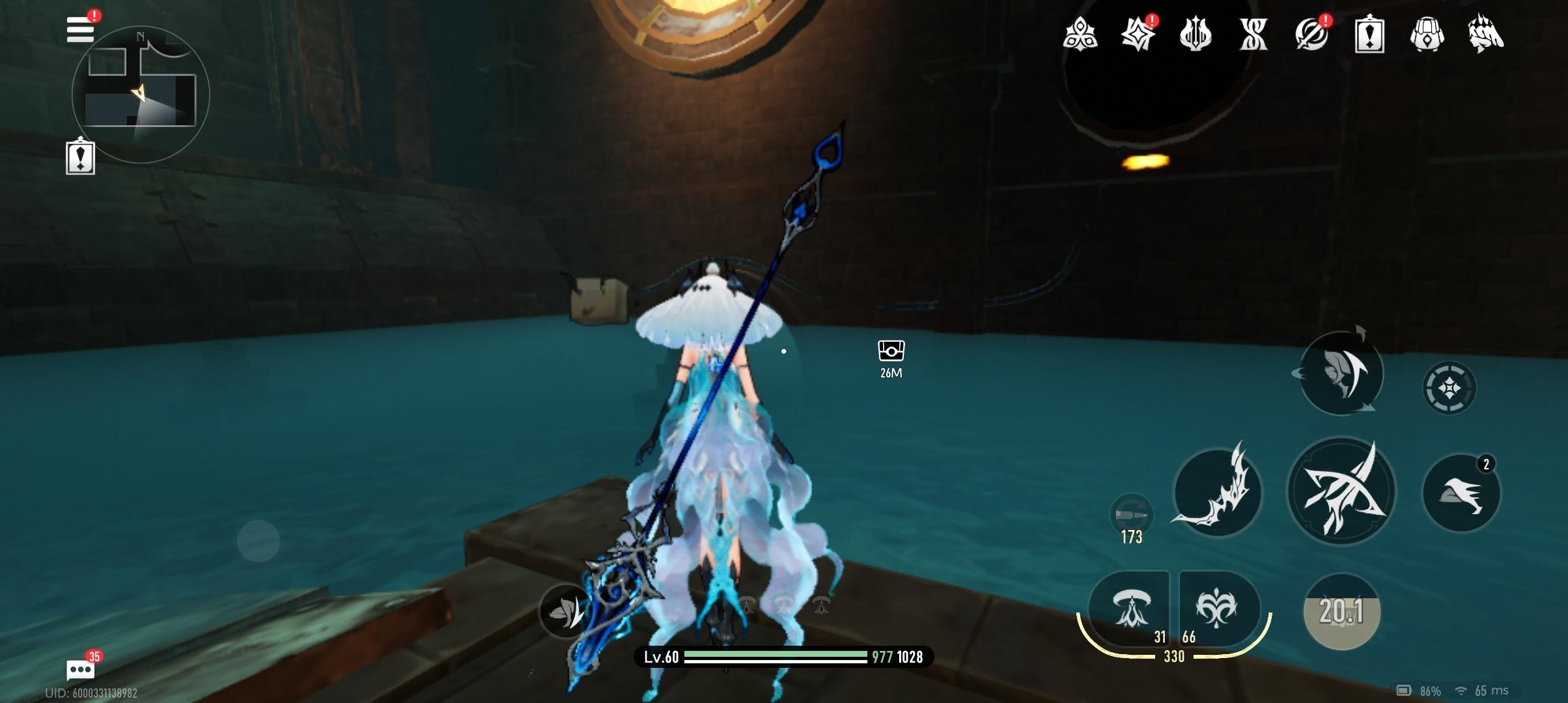
Task: Reload ammo via the bullet icon showing 173
Action: 1131,516
